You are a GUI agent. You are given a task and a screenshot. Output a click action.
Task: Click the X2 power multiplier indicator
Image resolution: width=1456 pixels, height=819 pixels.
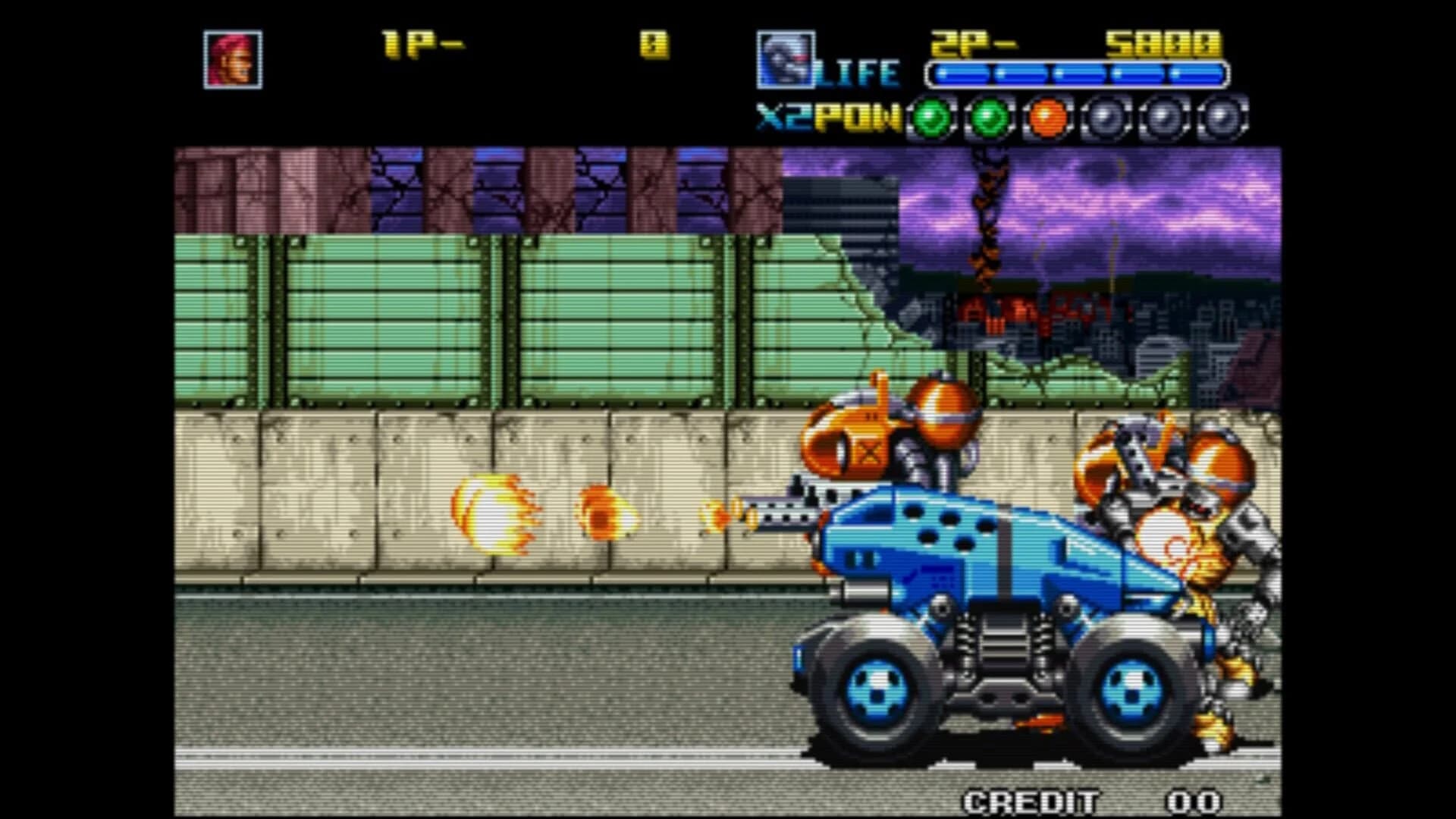coord(783,116)
